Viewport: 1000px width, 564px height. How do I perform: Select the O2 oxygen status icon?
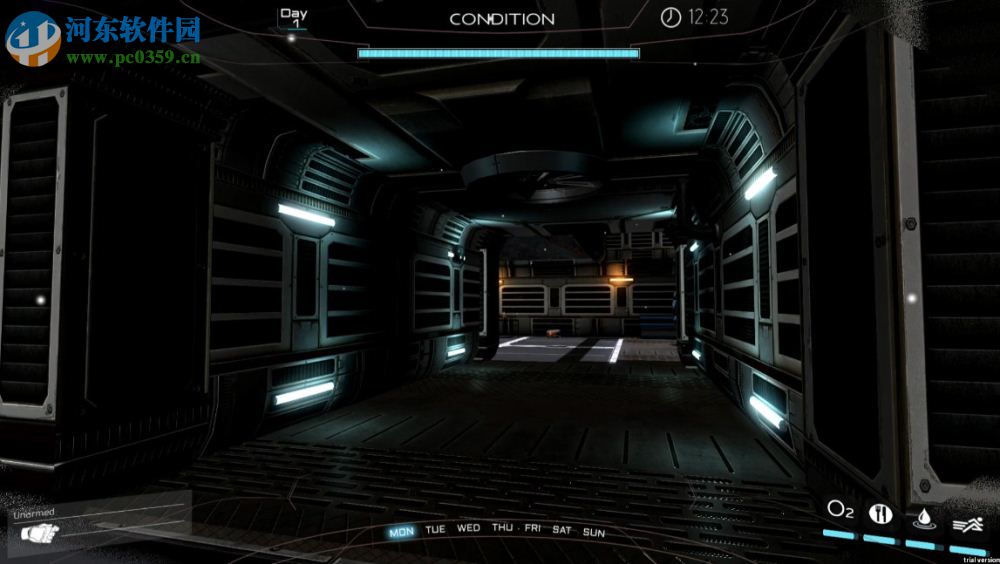point(840,510)
